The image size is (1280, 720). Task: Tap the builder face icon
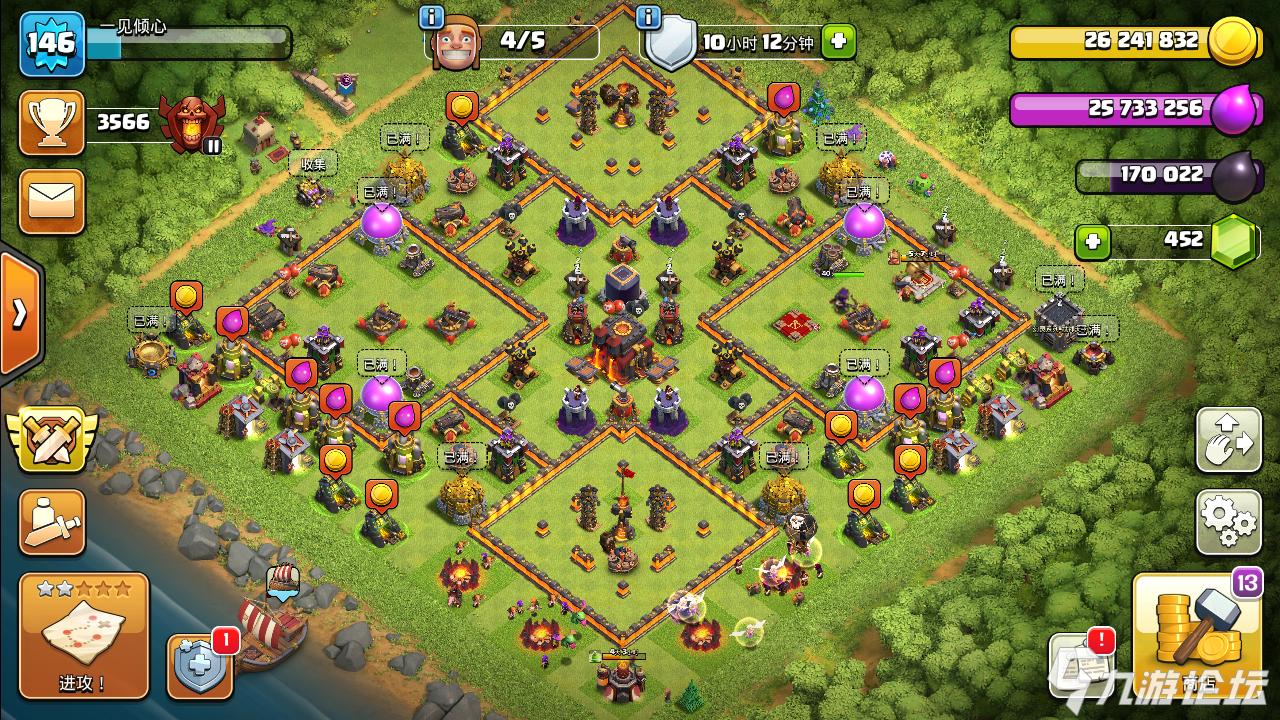pyautogui.click(x=455, y=43)
